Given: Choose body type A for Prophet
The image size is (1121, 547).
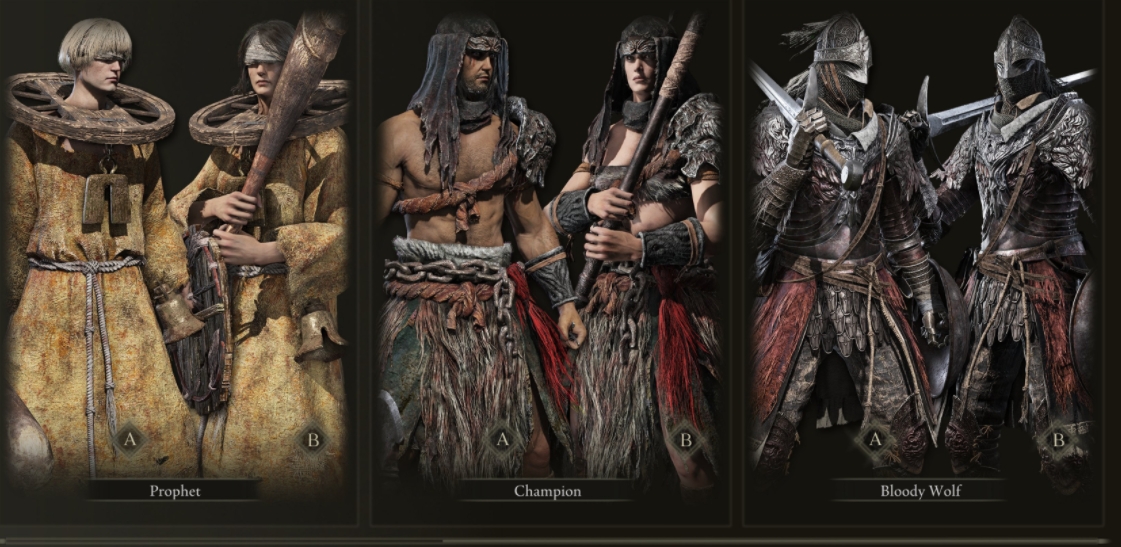Looking at the screenshot, I should 129,439.
